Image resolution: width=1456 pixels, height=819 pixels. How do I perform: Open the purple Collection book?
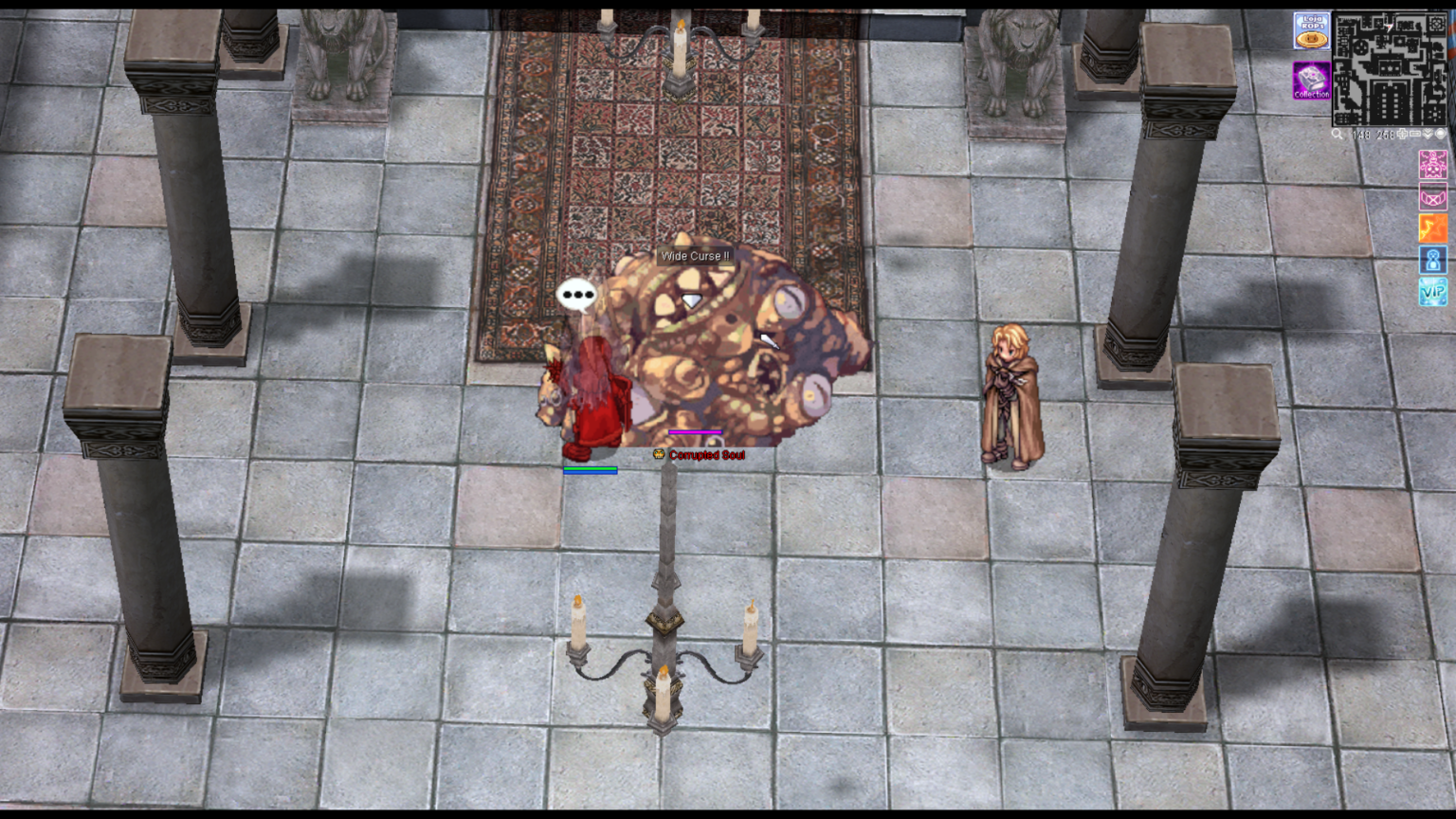tap(1311, 81)
